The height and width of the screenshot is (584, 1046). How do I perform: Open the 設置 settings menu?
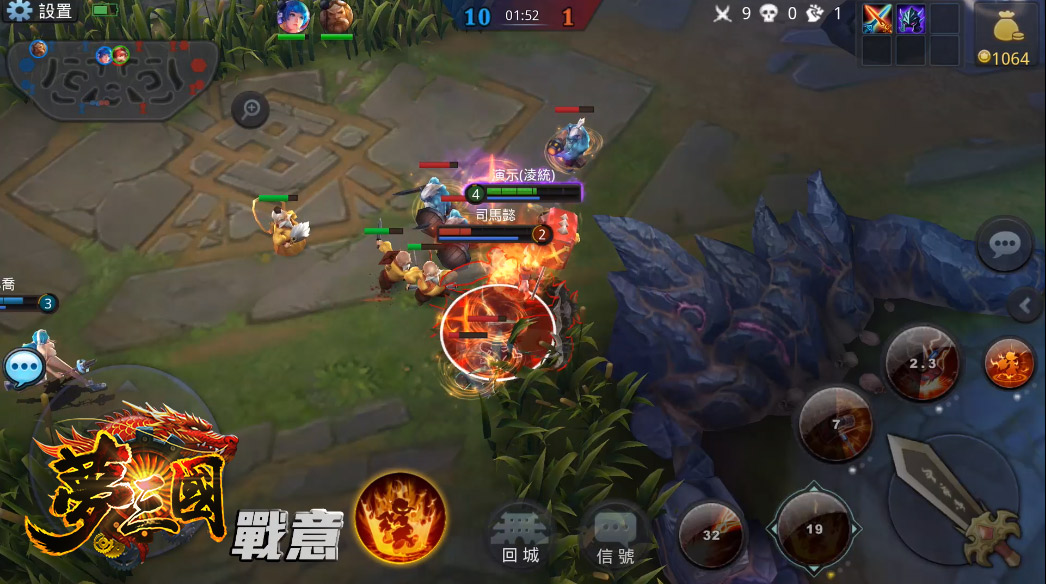40,12
